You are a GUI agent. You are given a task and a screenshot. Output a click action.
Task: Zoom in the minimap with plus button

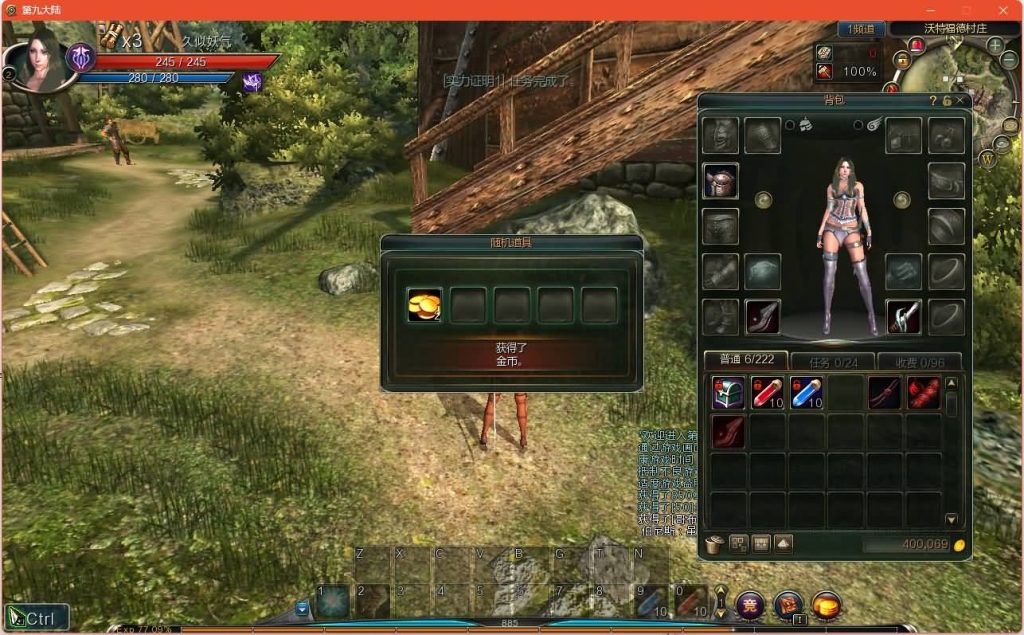tap(995, 46)
